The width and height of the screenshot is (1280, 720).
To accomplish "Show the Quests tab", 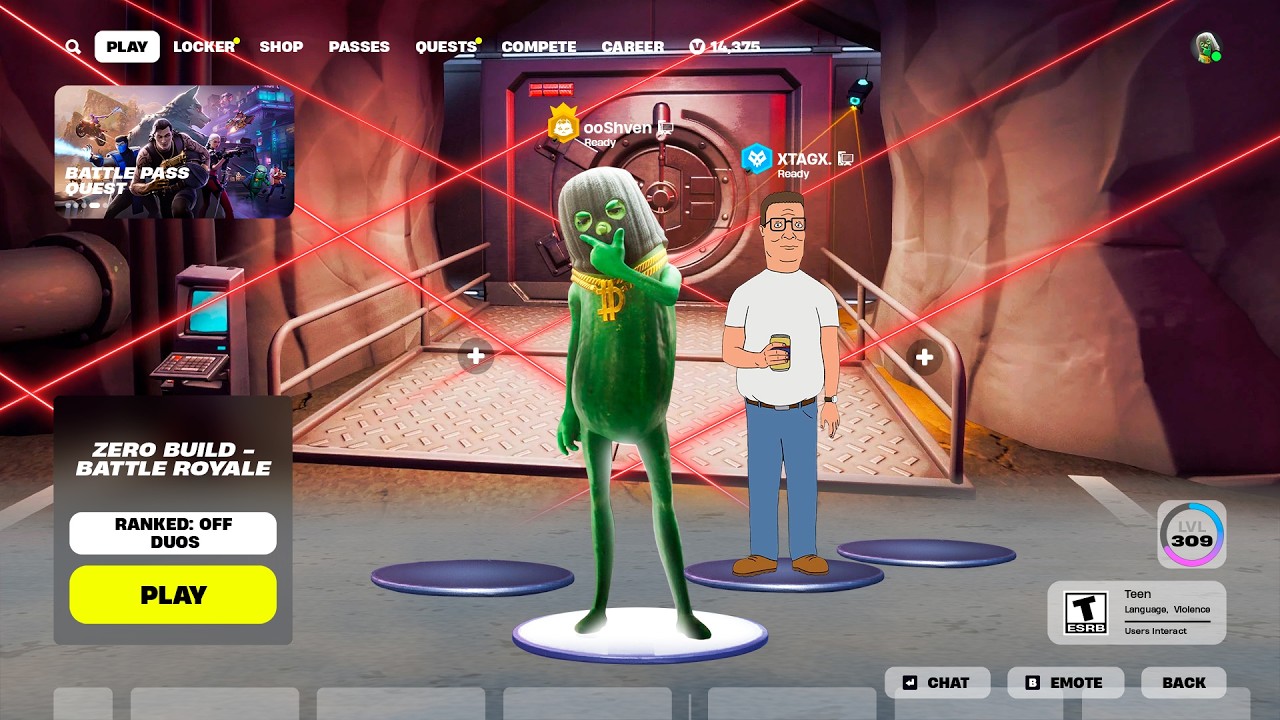I will click(x=446, y=47).
